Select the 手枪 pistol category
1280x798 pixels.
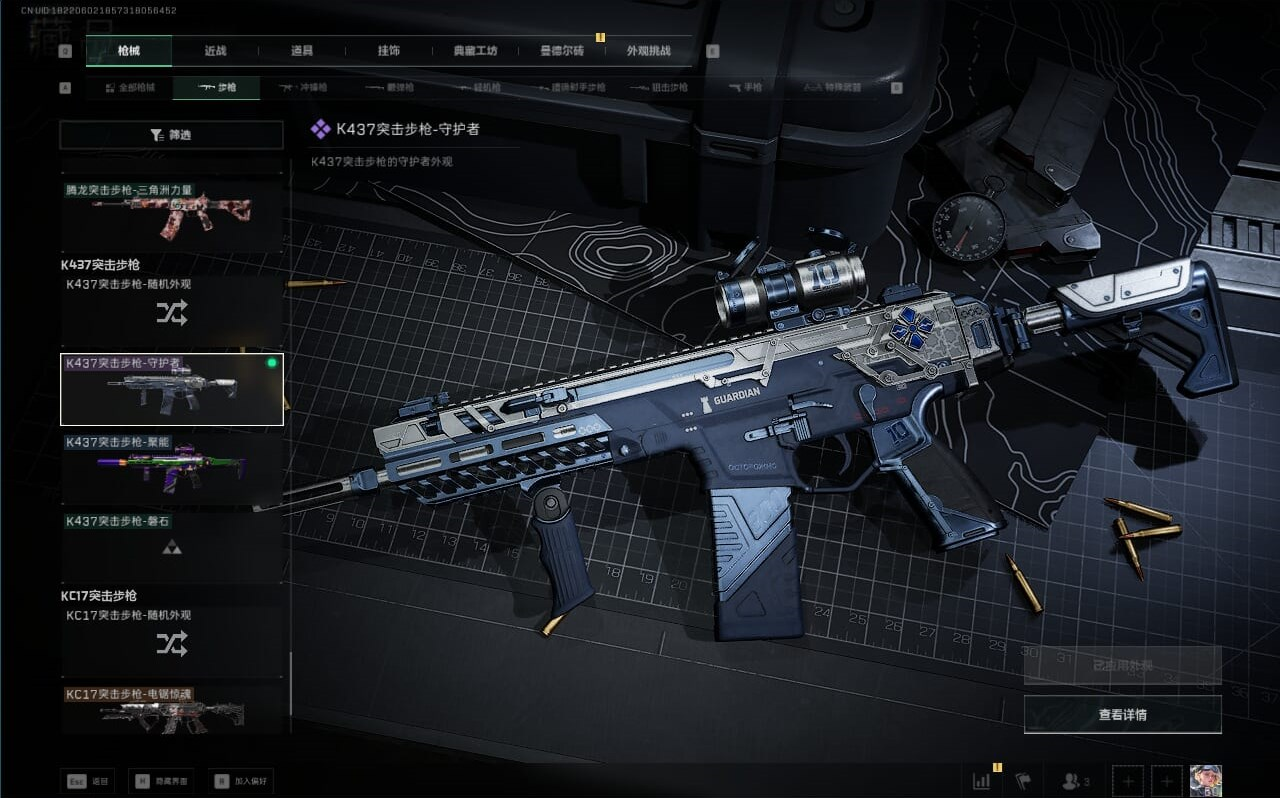746,88
